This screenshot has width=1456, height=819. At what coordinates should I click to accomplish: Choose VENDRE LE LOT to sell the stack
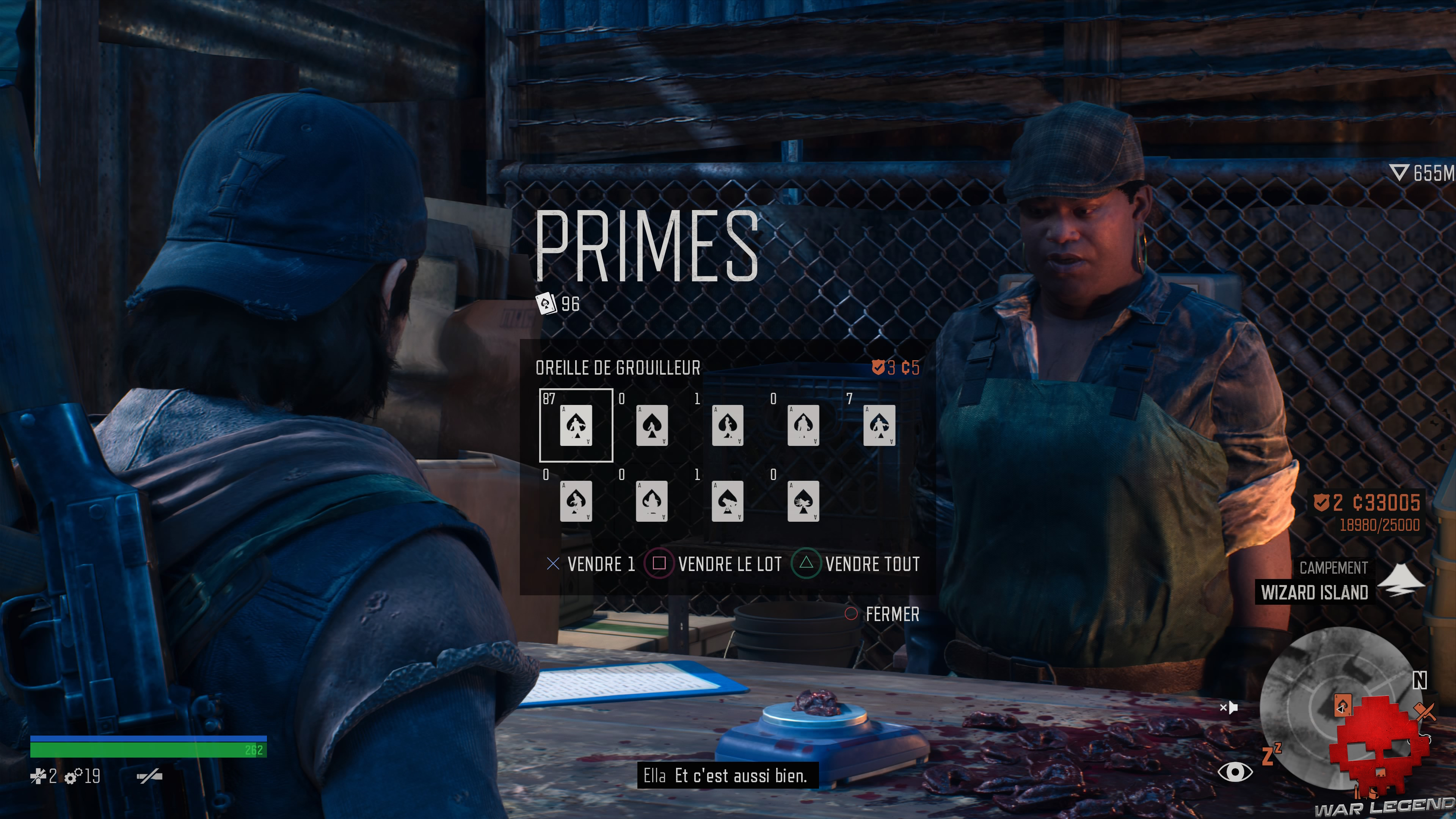click(730, 564)
